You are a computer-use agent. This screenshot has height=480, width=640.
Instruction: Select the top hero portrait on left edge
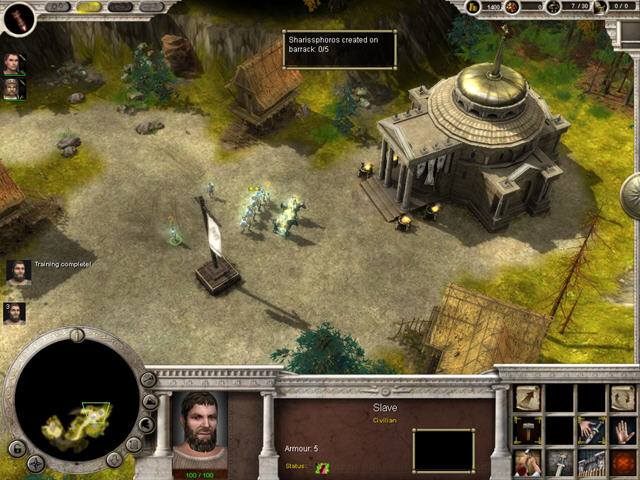point(13,64)
